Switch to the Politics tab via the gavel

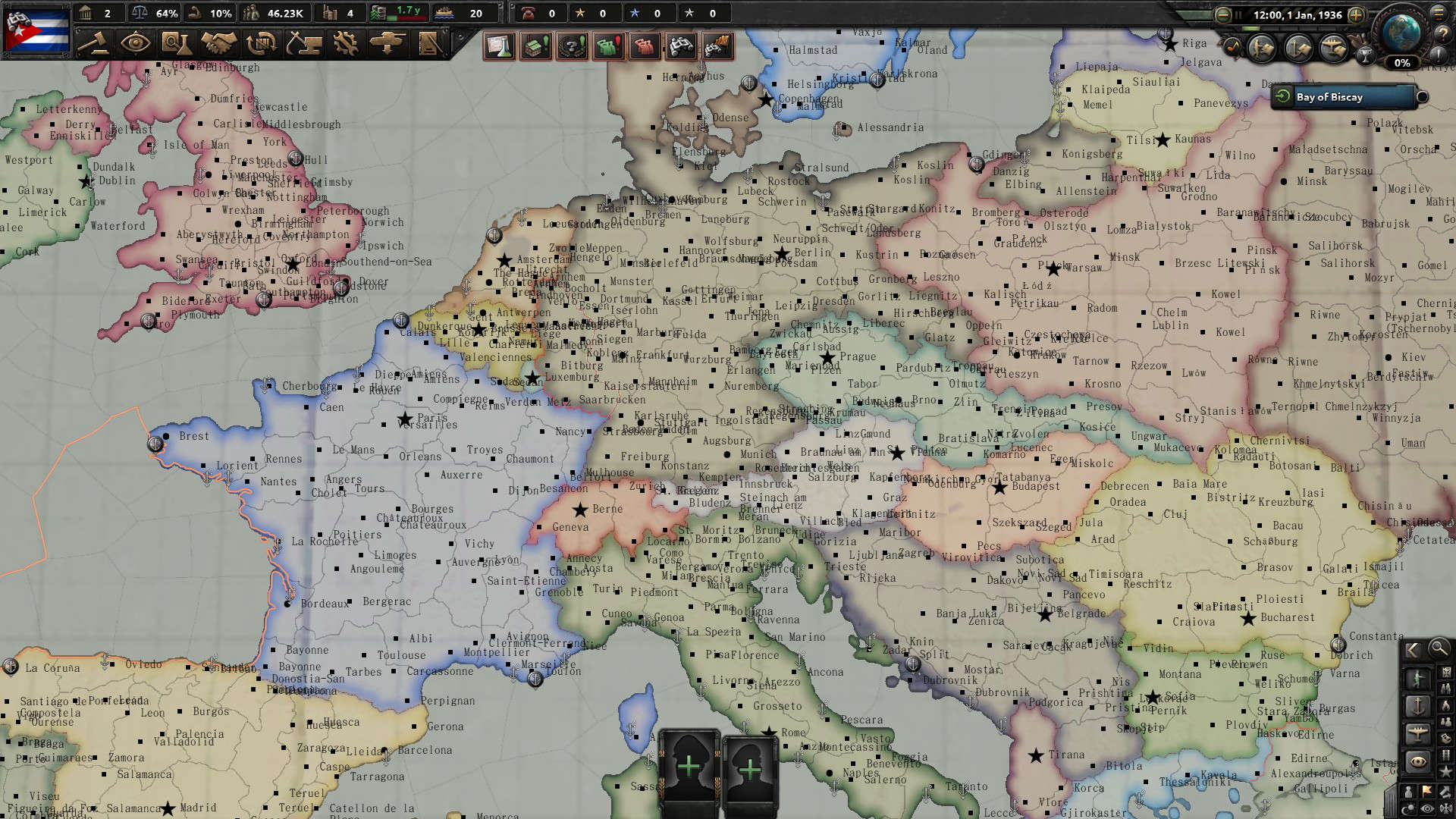click(x=97, y=44)
